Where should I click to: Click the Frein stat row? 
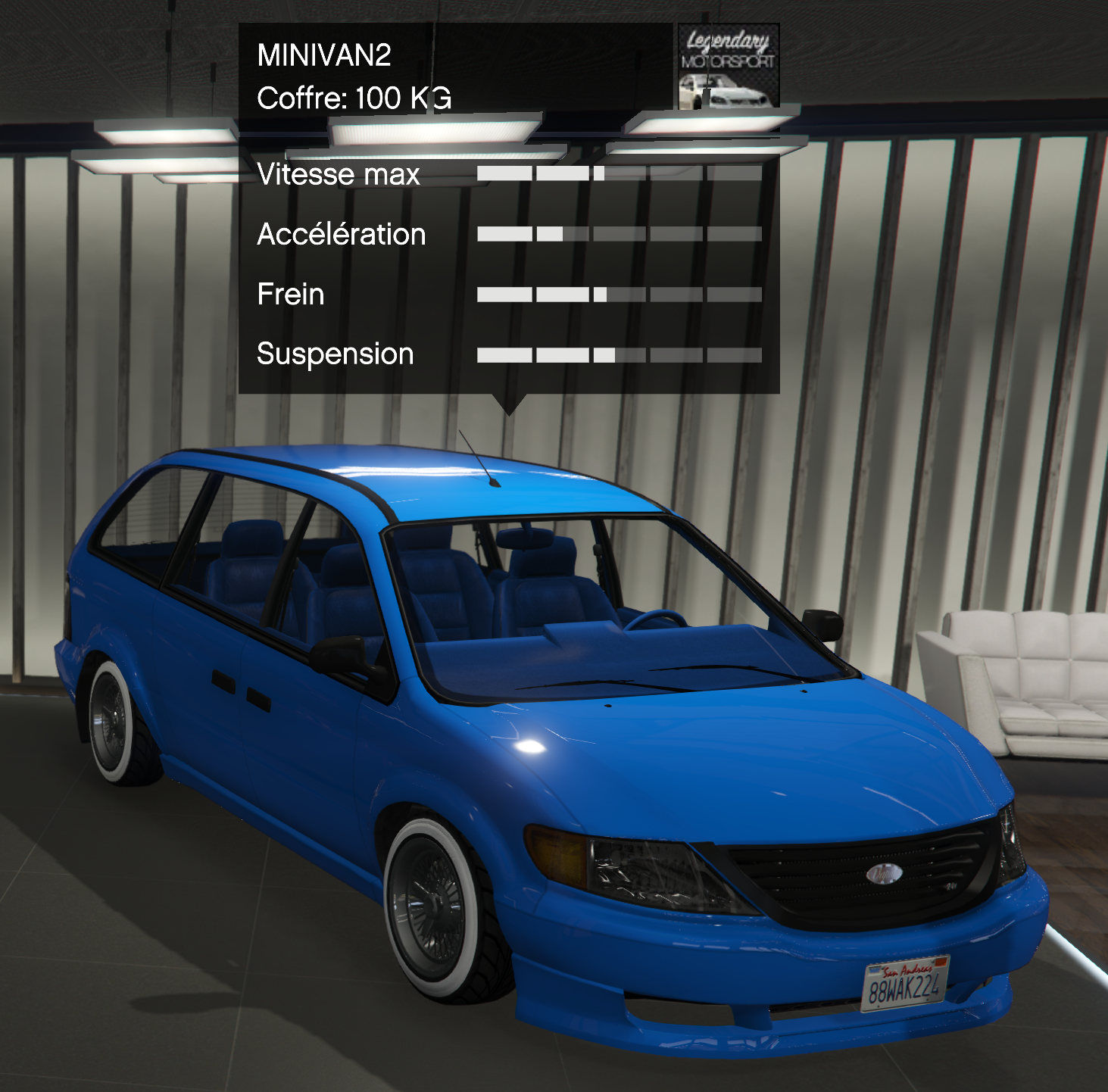tap(291, 295)
